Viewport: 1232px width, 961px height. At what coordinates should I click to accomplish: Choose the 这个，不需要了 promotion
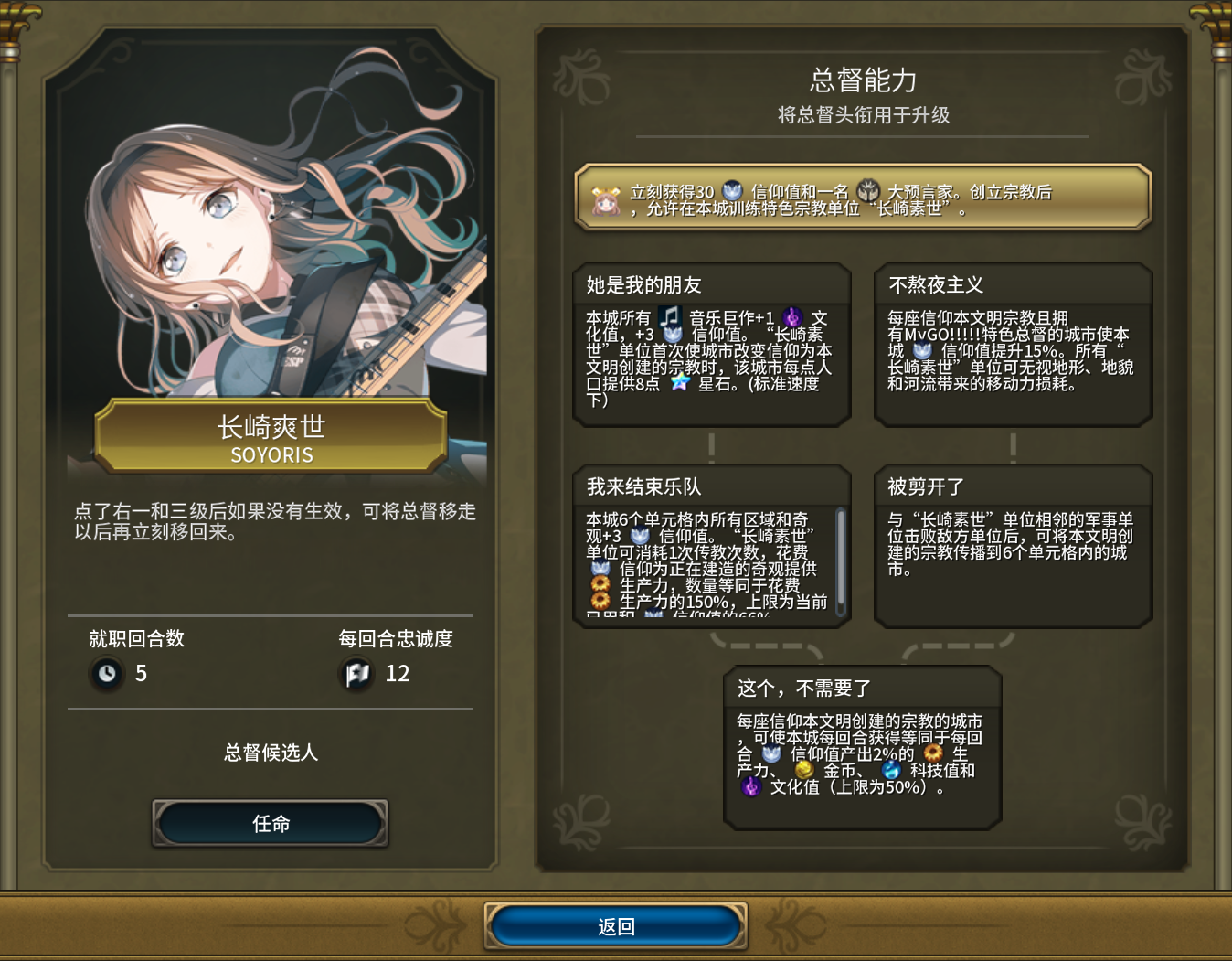point(862,747)
